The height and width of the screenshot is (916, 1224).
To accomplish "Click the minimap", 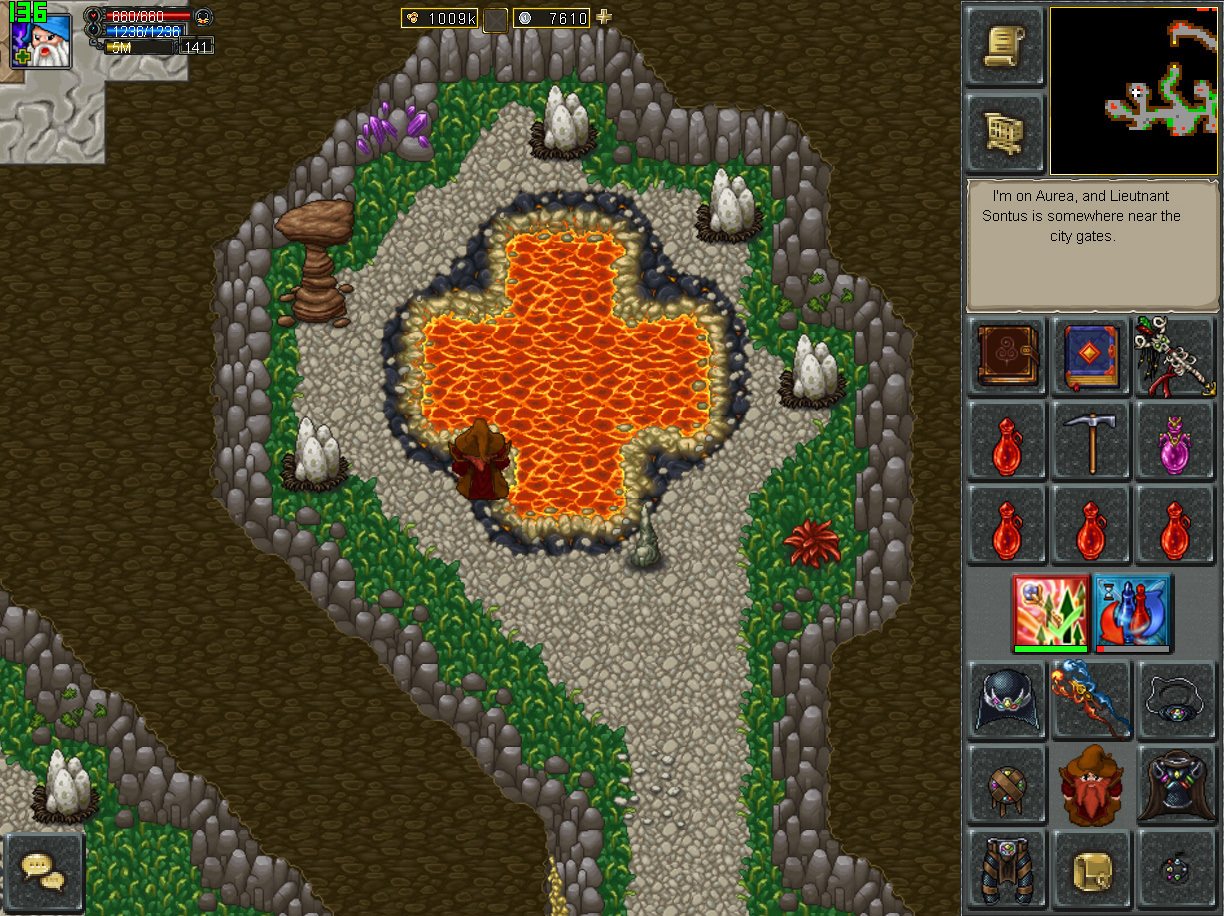I will (1133, 90).
